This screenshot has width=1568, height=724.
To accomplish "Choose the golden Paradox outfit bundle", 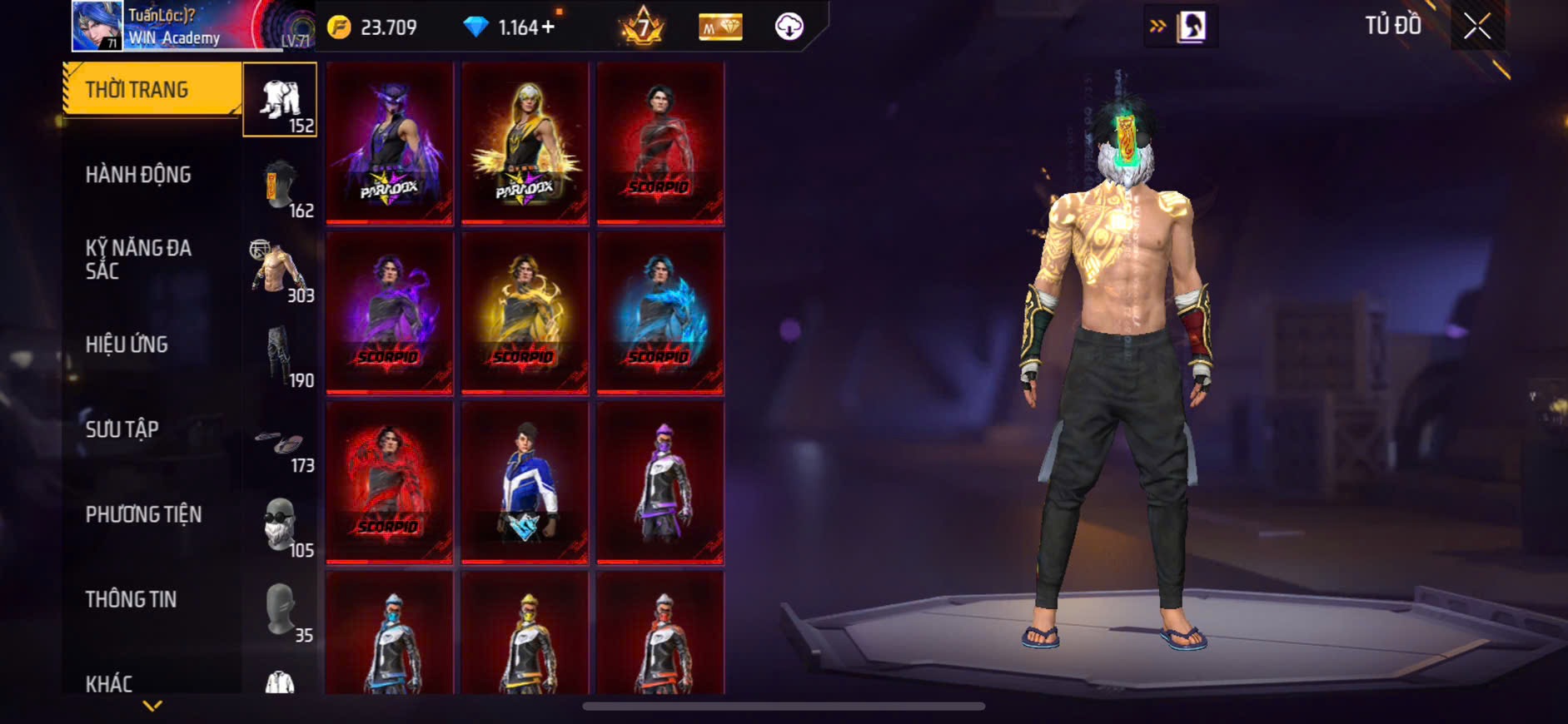I will tap(525, 142).
